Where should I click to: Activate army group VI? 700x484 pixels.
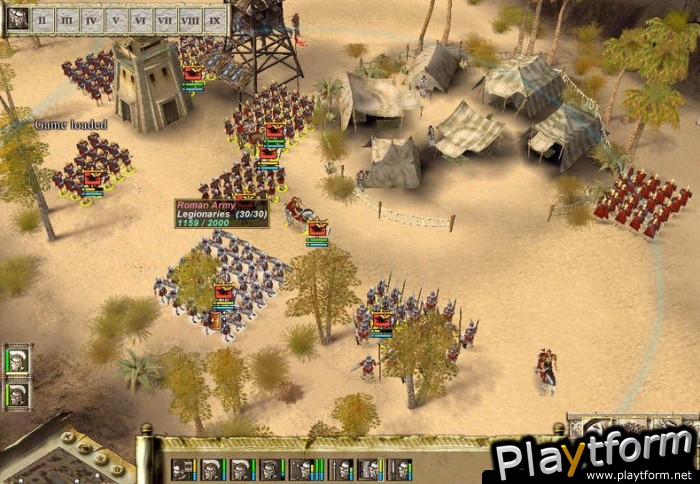point(141,18)
